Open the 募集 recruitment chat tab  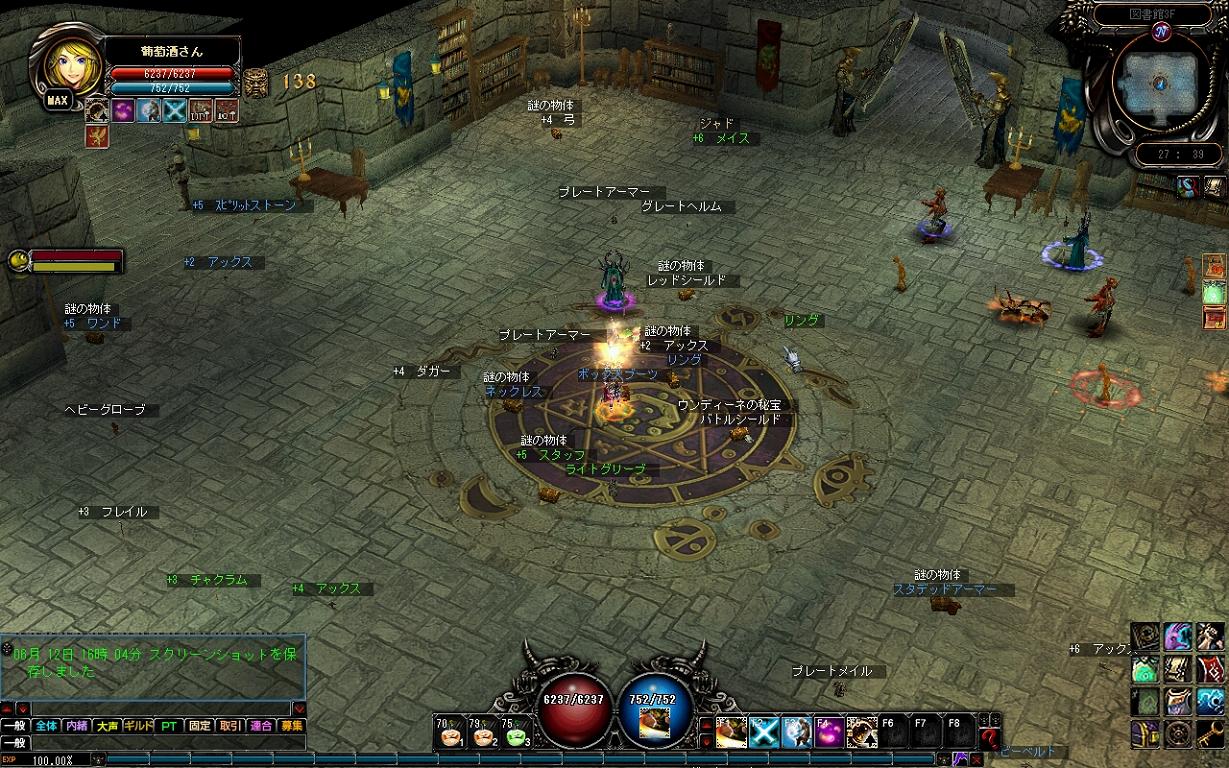click(291, 726)
